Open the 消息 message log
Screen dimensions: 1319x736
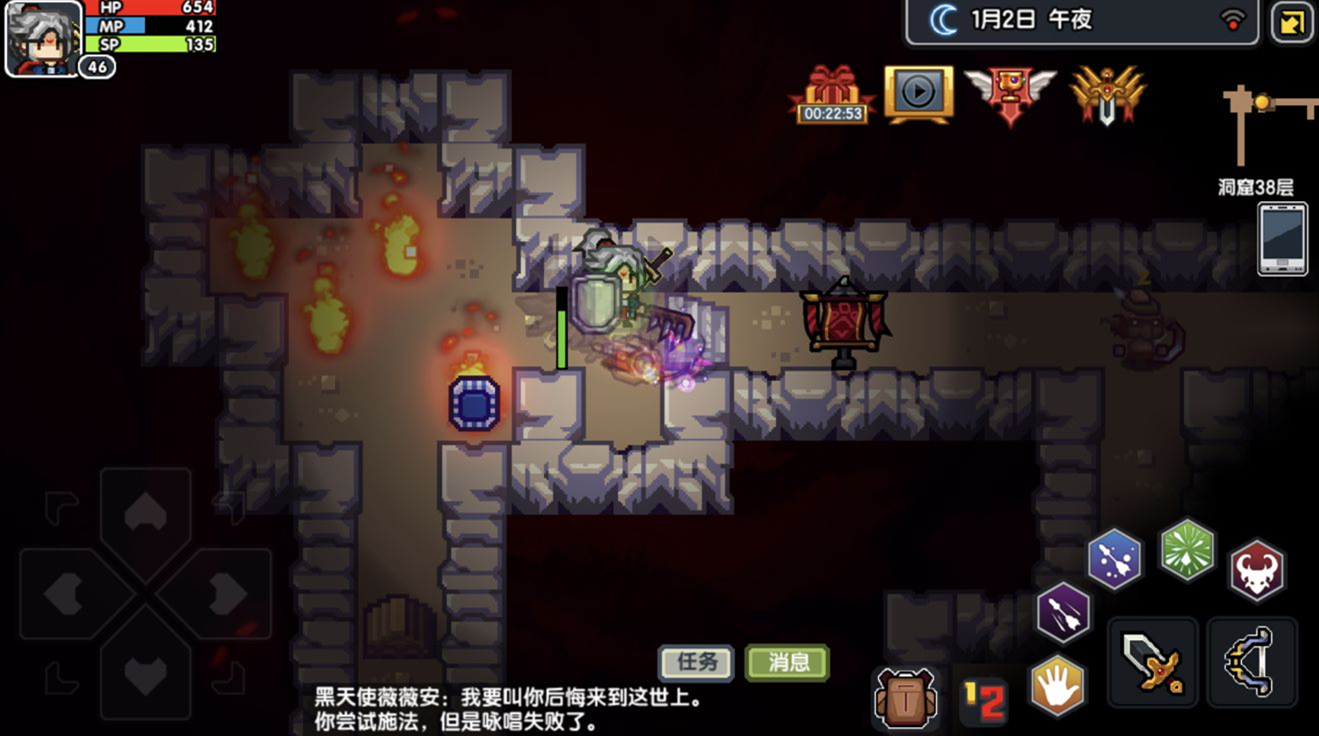point(787,662)
